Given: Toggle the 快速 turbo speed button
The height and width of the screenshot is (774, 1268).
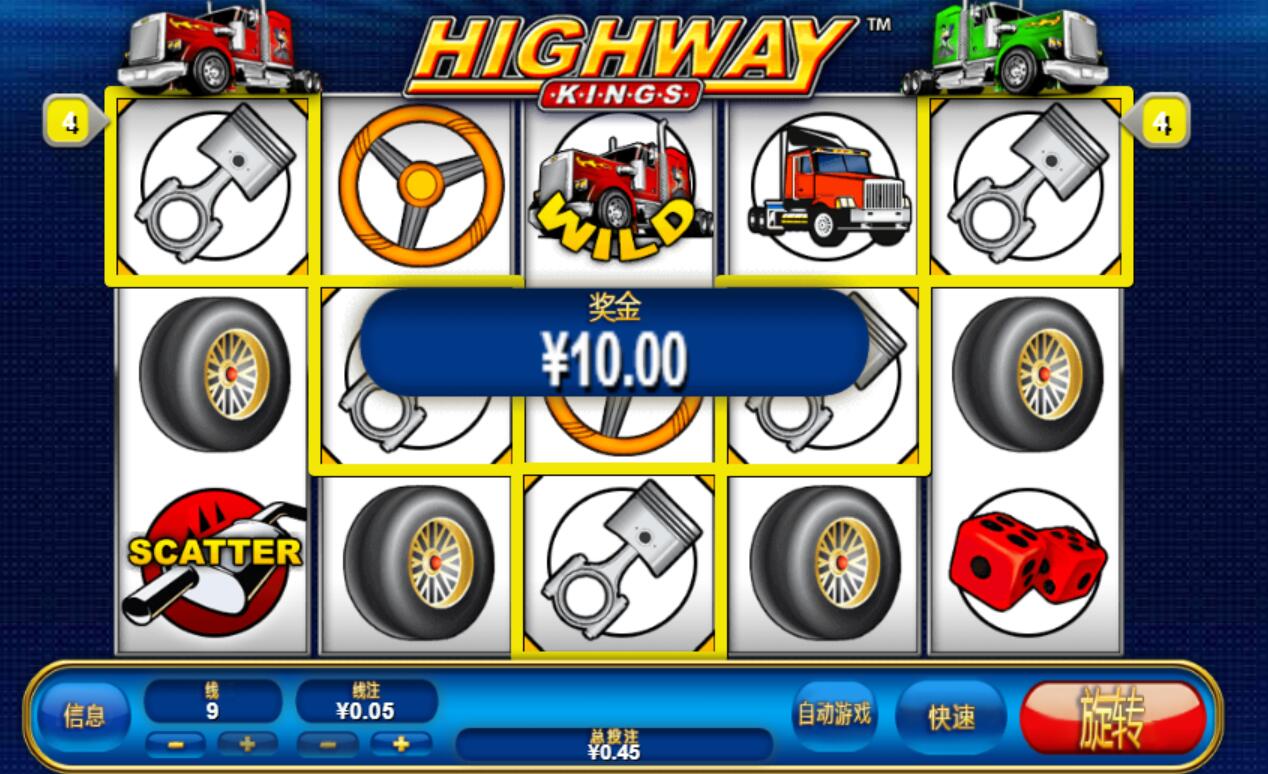Looking at the screenshot, I should point(951,717).
